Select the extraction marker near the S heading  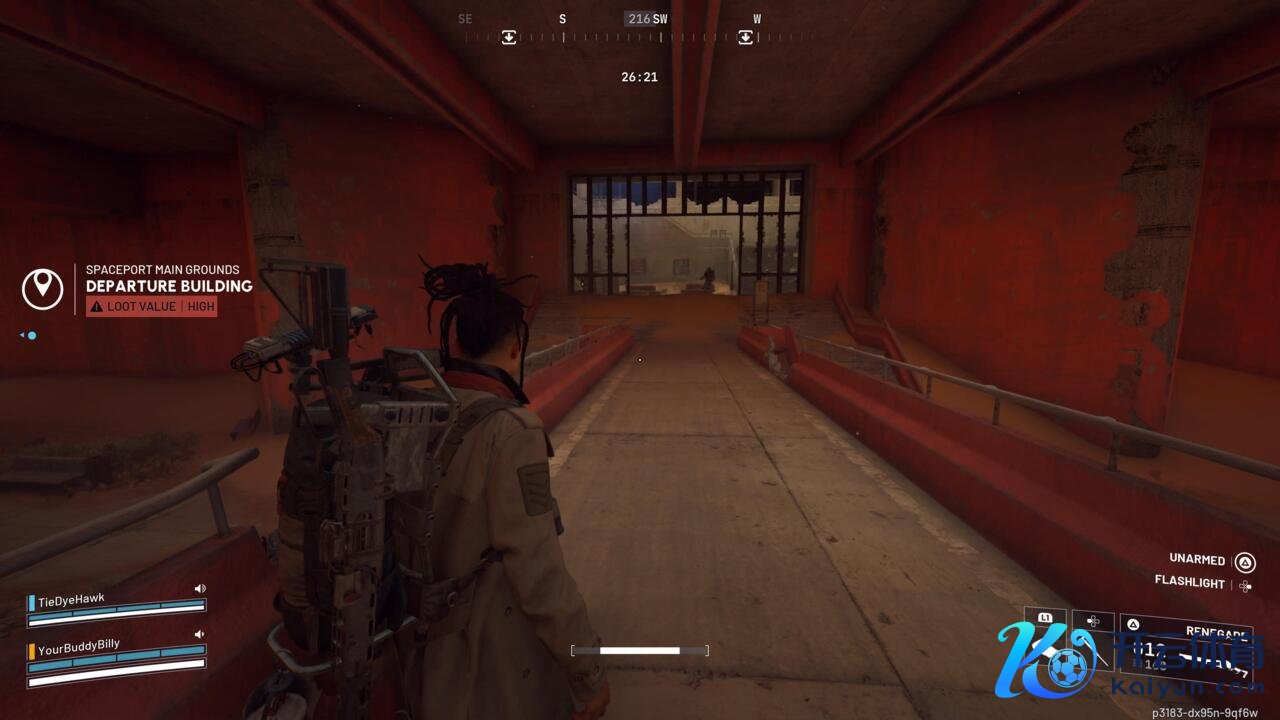pos(509,38)
